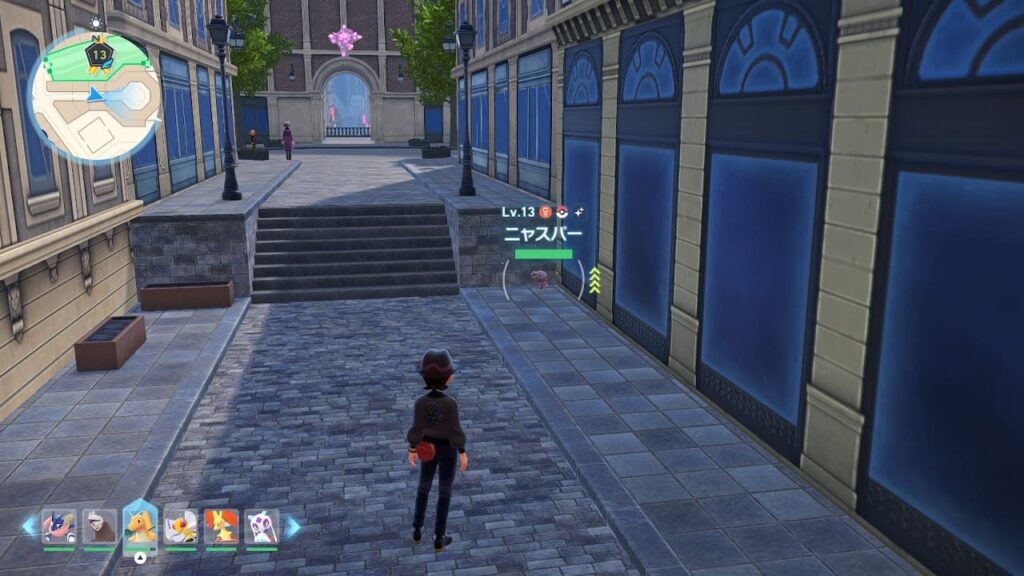Image resolution: width=1024 pixels, height=576 pixels.
Task: Open the circular minimap
Action: click(x=95, y=96)
